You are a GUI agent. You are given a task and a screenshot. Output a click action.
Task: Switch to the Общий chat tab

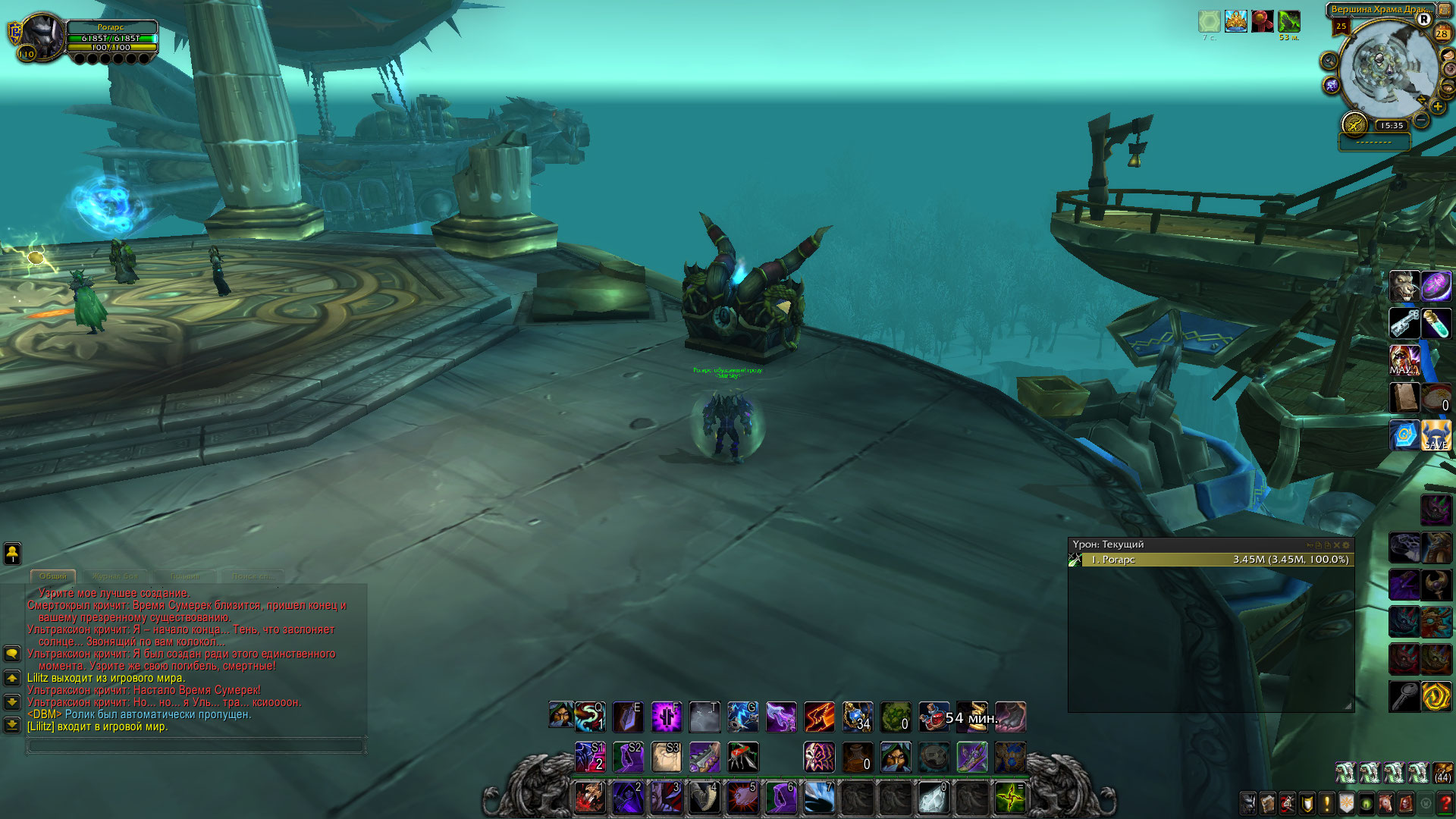click(x=52, y=576)
